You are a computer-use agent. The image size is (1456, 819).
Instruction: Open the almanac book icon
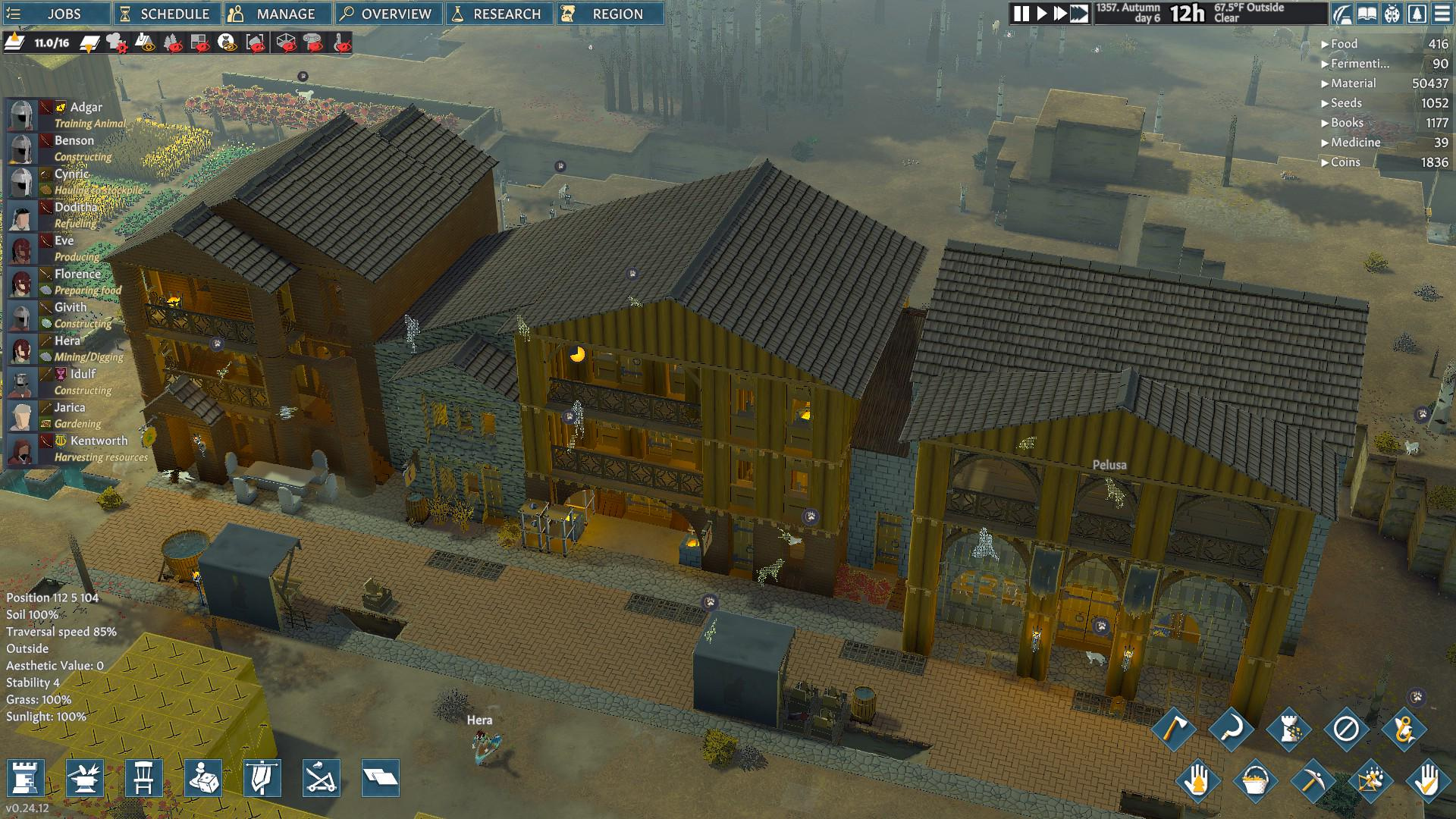coord(1367,14)
